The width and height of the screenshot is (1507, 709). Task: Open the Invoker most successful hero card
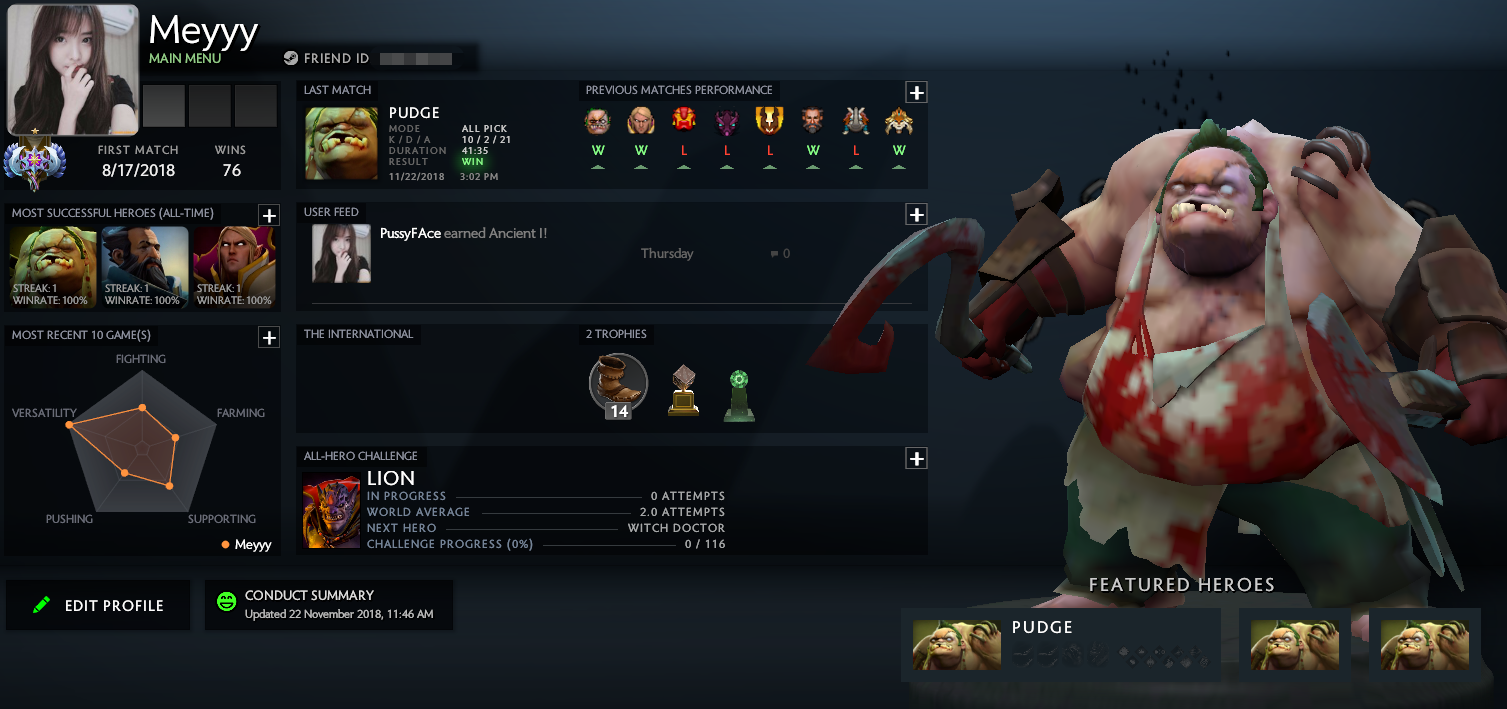click(234, 268)
